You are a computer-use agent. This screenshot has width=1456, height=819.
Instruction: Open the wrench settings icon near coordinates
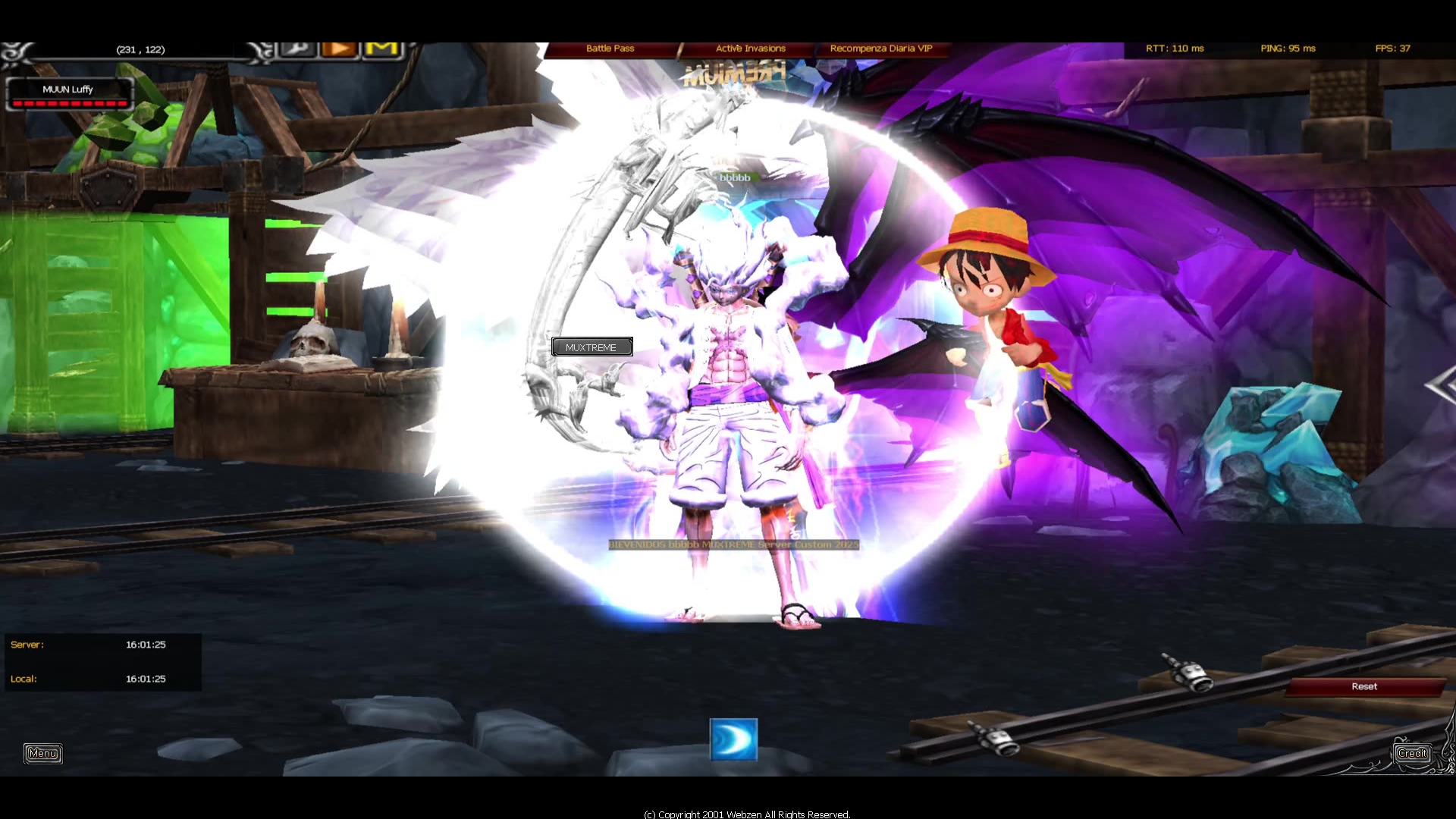click(297, 49)
